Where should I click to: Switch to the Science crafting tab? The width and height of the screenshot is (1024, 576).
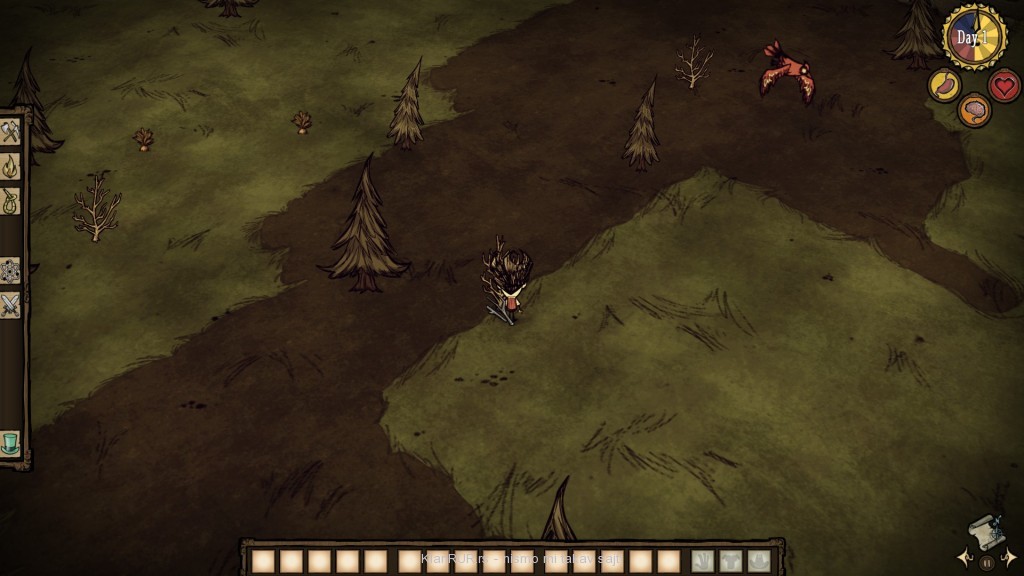click(x=11, y=270)
